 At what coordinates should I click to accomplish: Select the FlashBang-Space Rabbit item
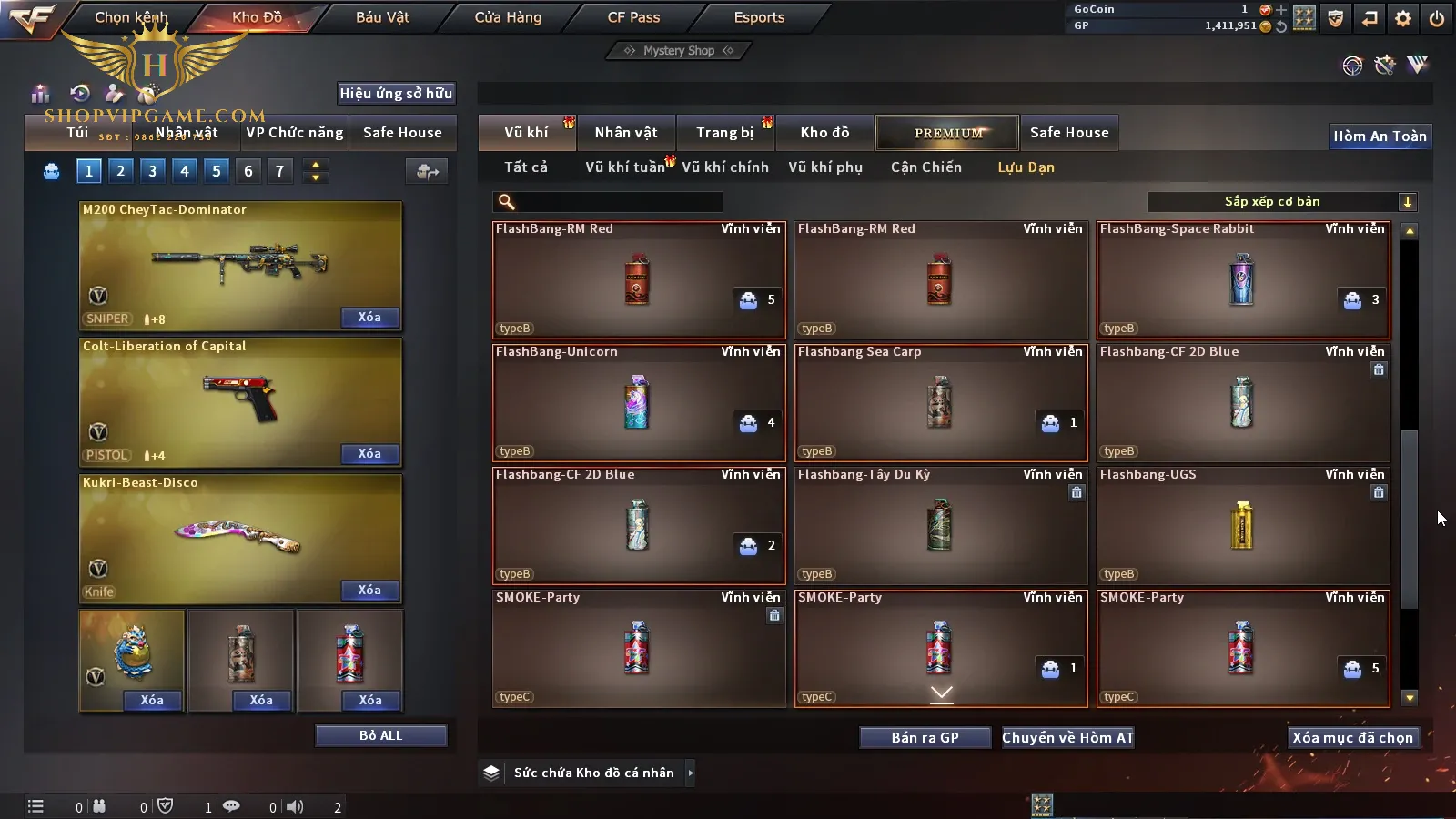point(1243,280)
